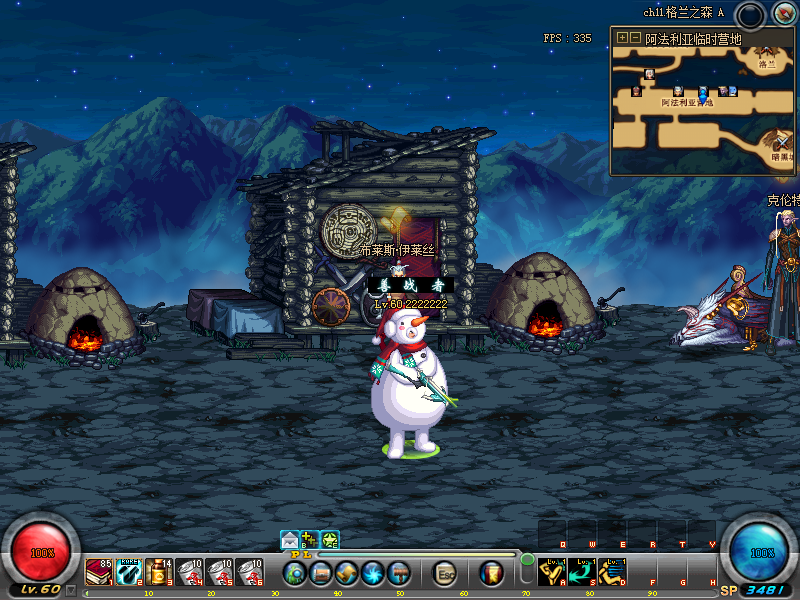This screenshot has height=600, width=800.
Task: Click the compass icon above the minimap
Action: click(x=783, y=14)
